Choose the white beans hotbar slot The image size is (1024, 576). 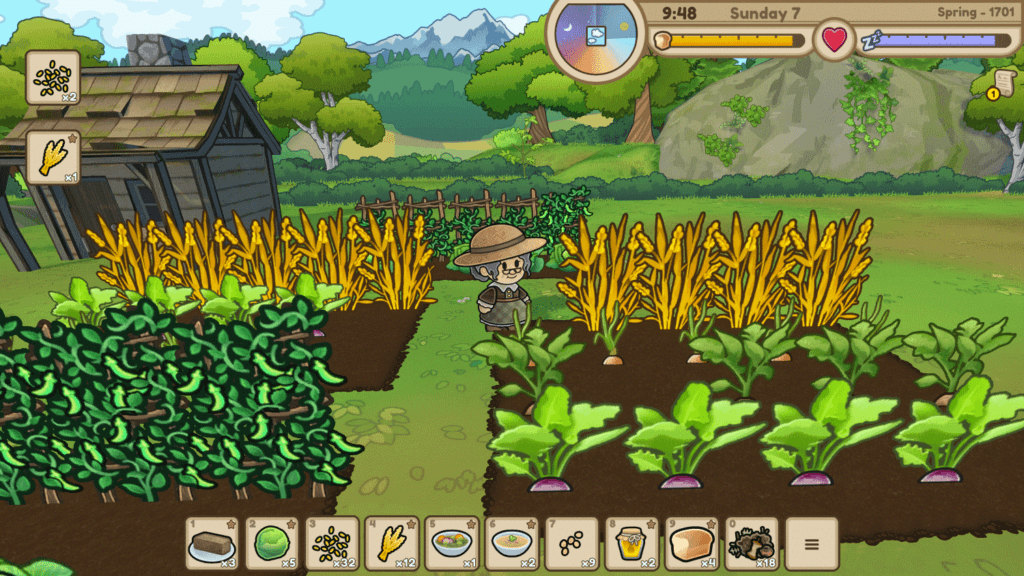pos(571,543)
